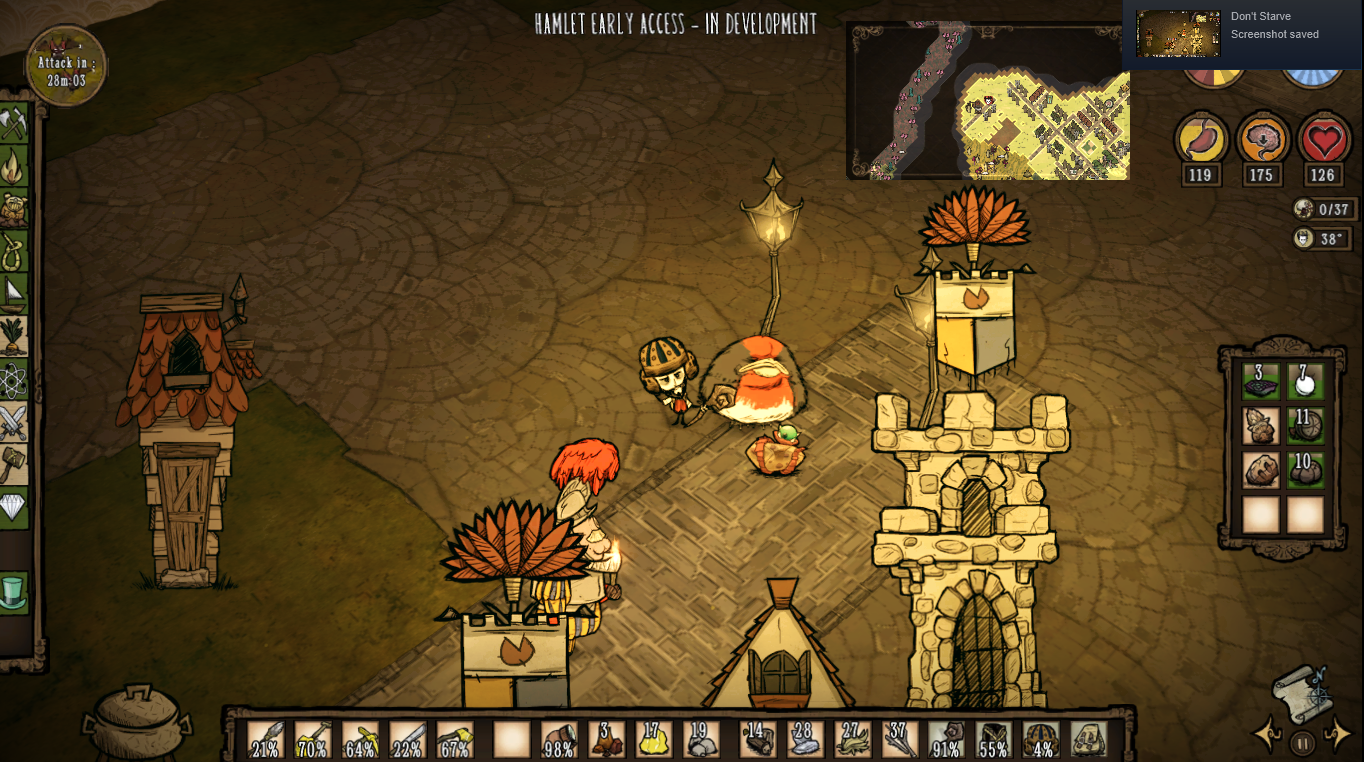
Task: Rotate camera with the left arrow
Action: tap(1266, 736)
